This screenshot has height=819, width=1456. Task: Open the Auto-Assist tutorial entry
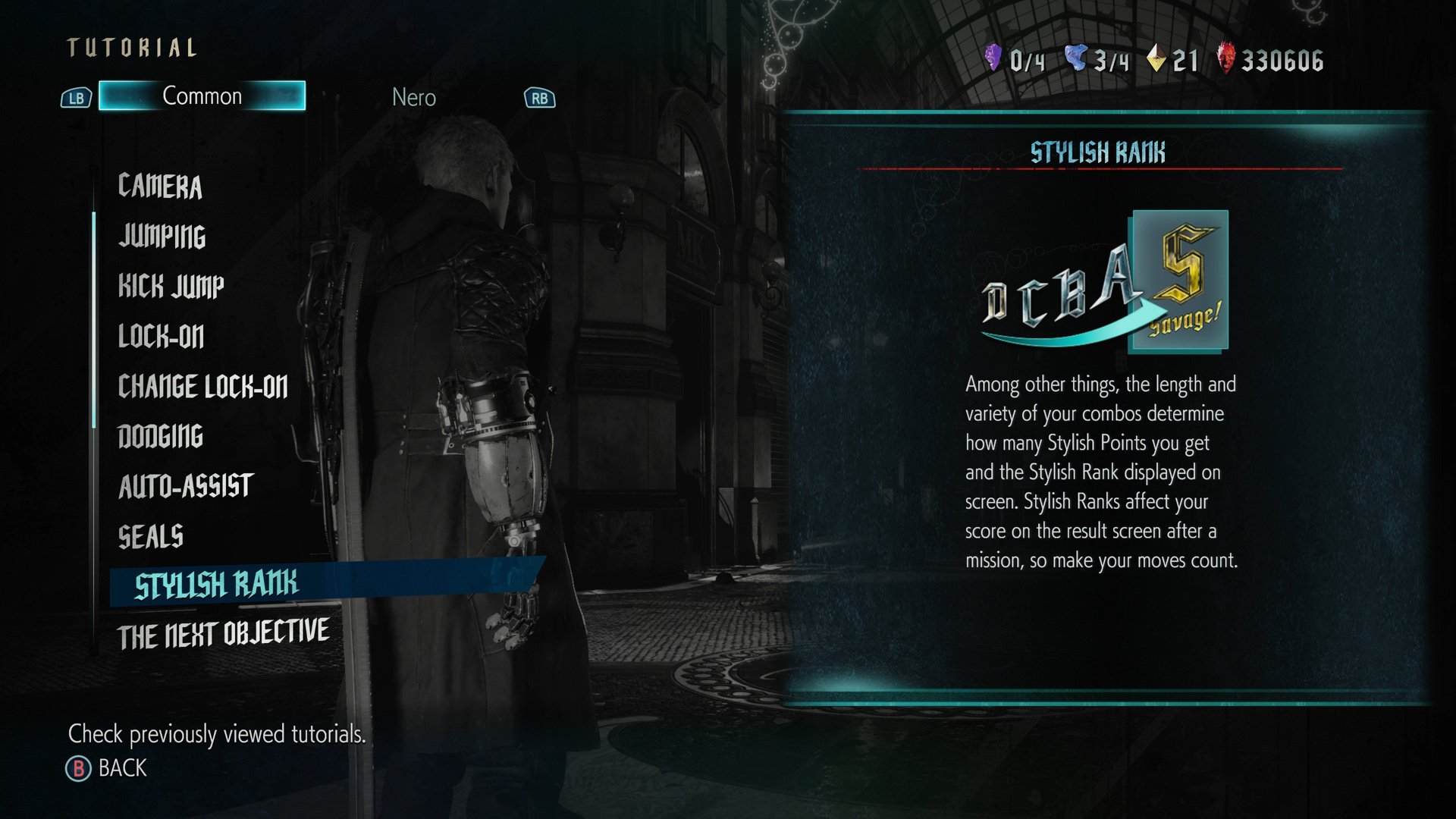point(185,487)
